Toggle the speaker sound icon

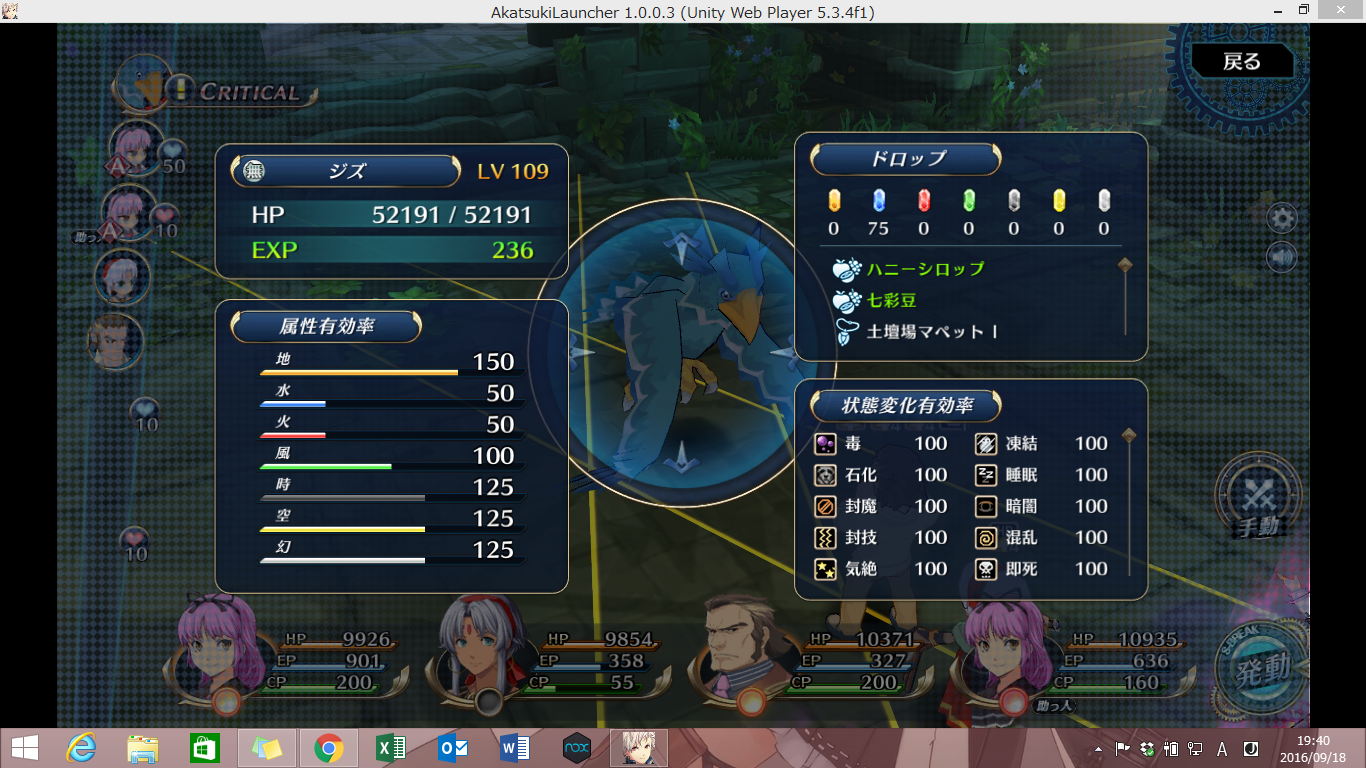[1281, 257]
